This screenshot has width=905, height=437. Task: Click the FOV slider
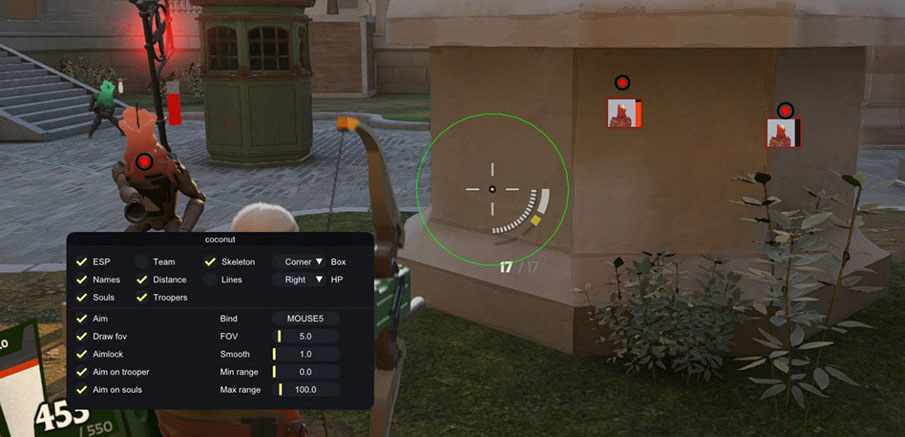(x=306, y=336)
